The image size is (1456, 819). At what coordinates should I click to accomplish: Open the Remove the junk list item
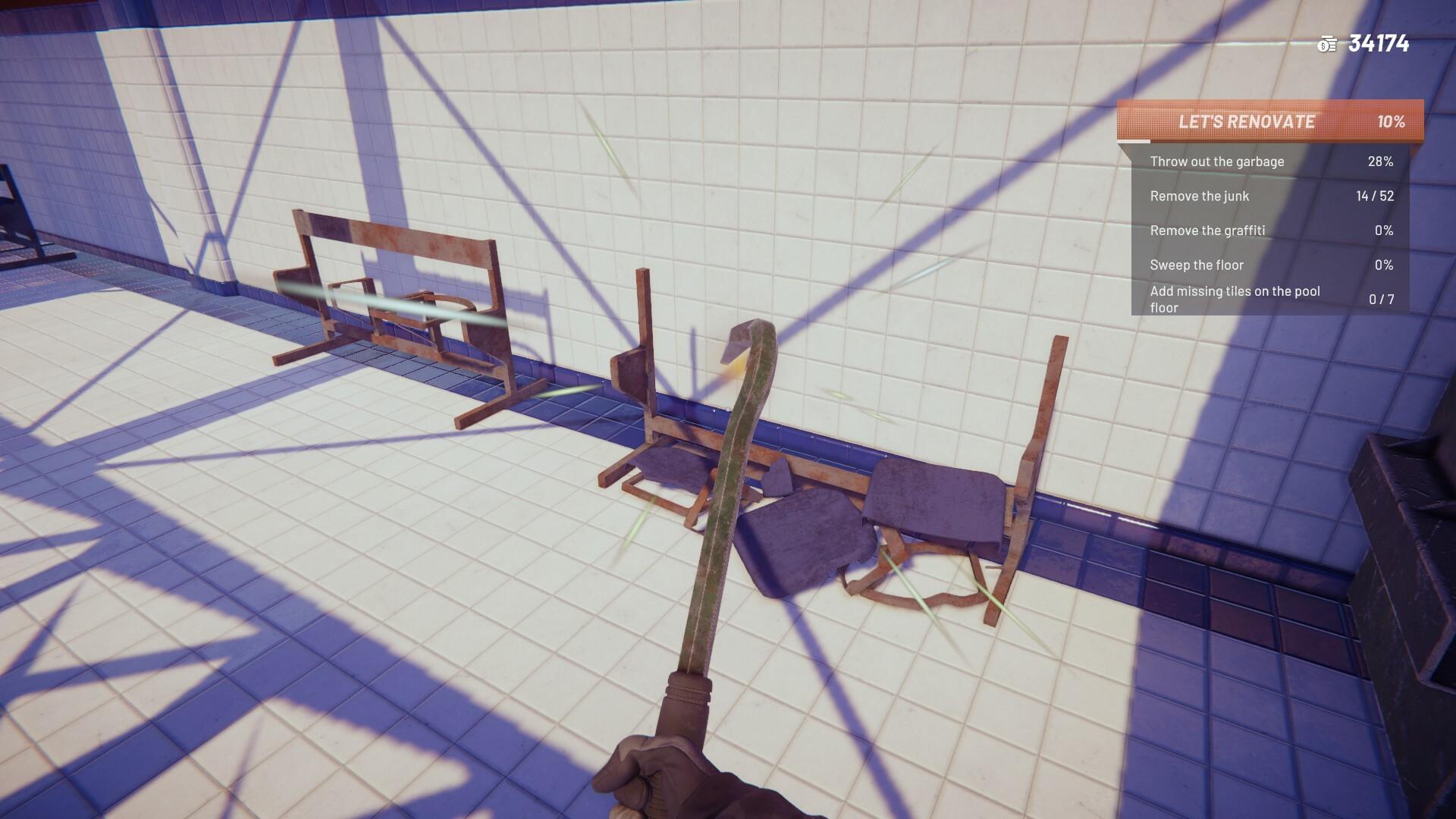[x=1200, y=196]
